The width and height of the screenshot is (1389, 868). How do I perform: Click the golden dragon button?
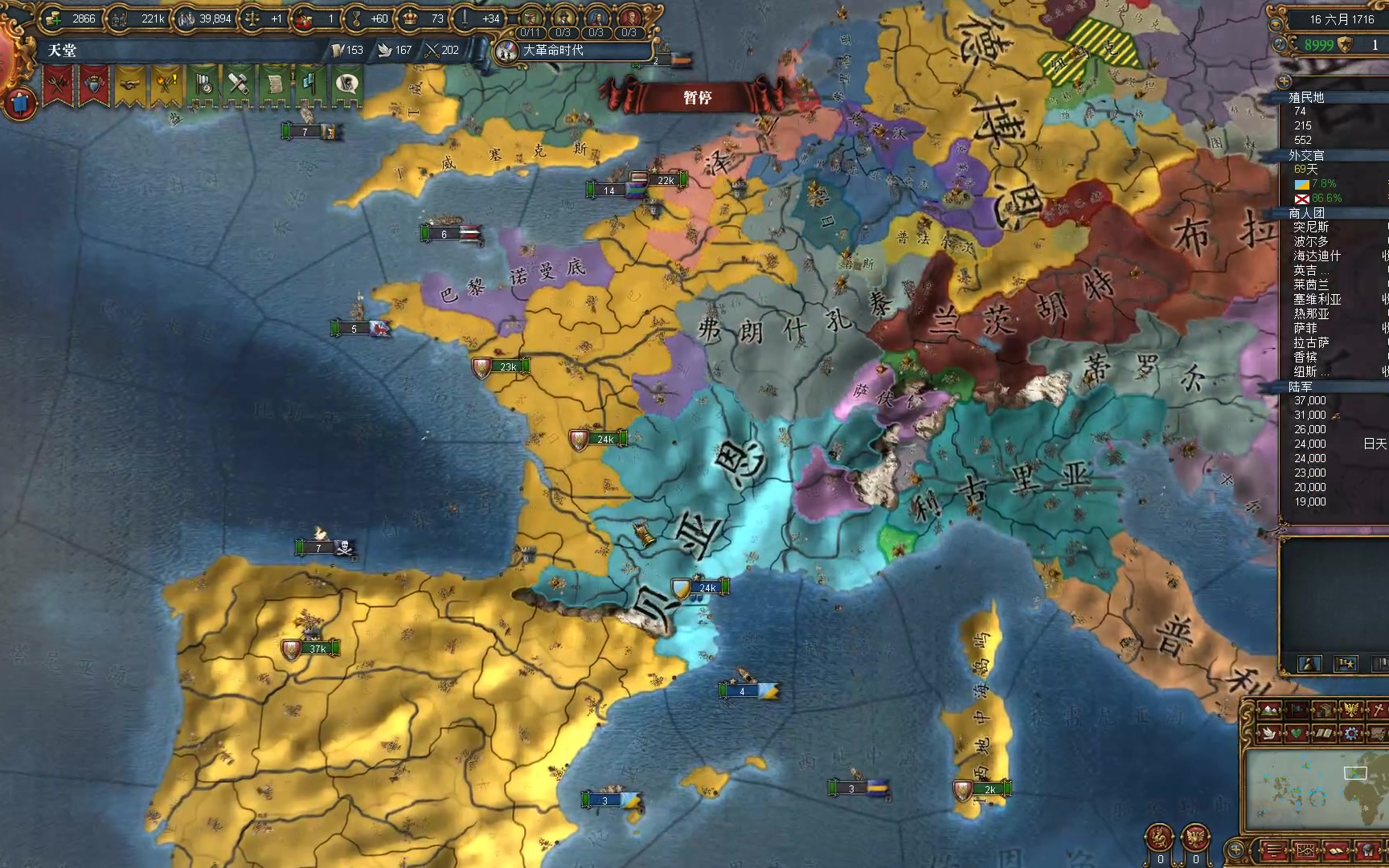pyautogui.click(x=1160, y=837)
